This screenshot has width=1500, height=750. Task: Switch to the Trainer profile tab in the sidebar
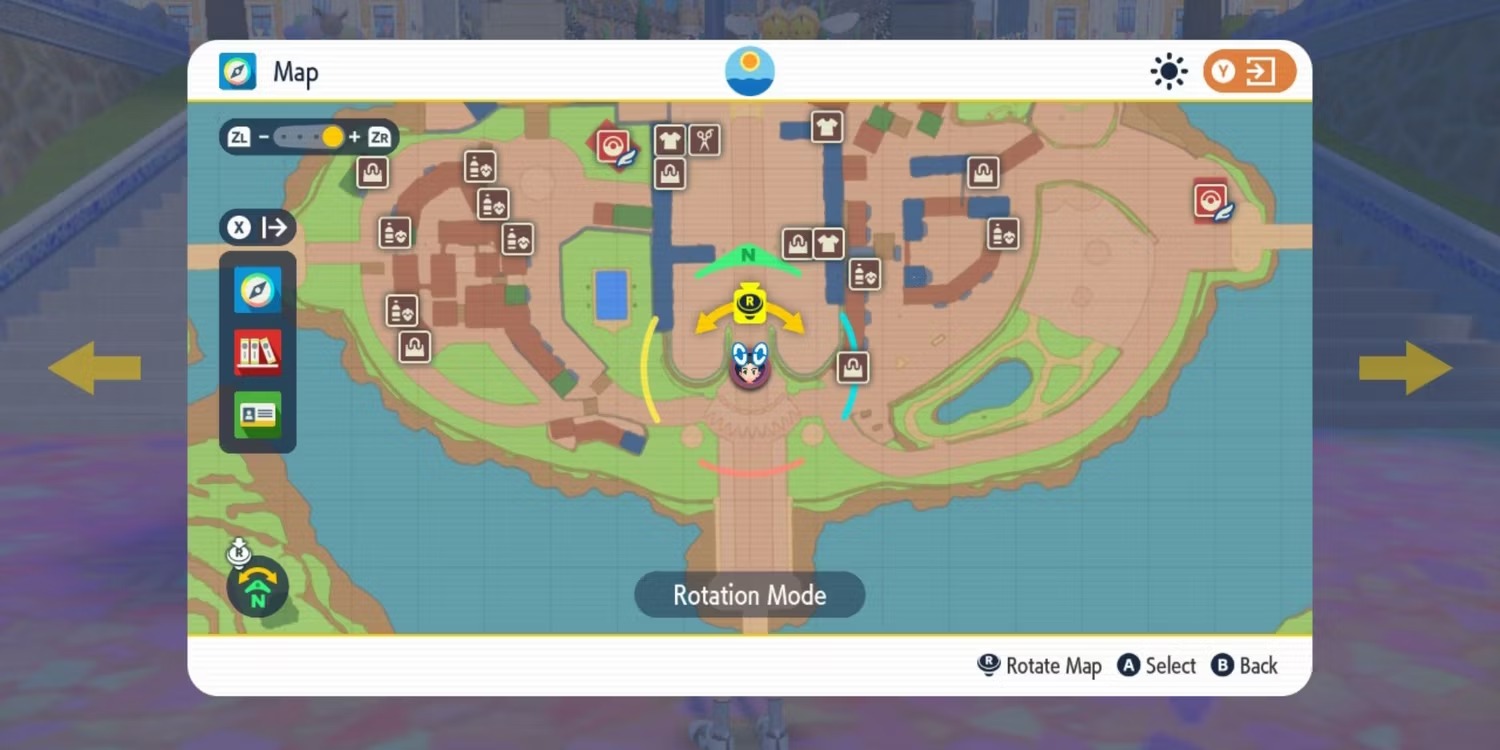[257, 414]
